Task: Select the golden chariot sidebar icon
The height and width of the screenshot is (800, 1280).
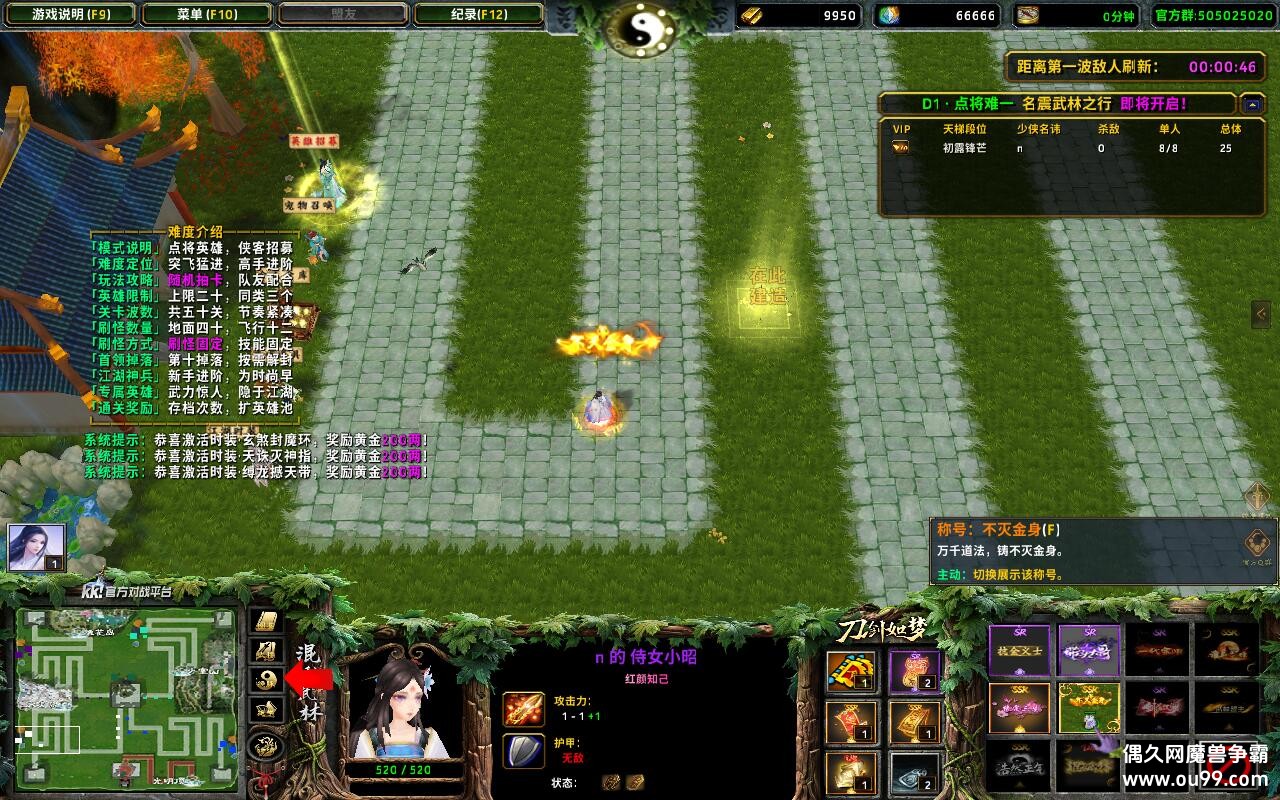Action: (x=266, y=709)
